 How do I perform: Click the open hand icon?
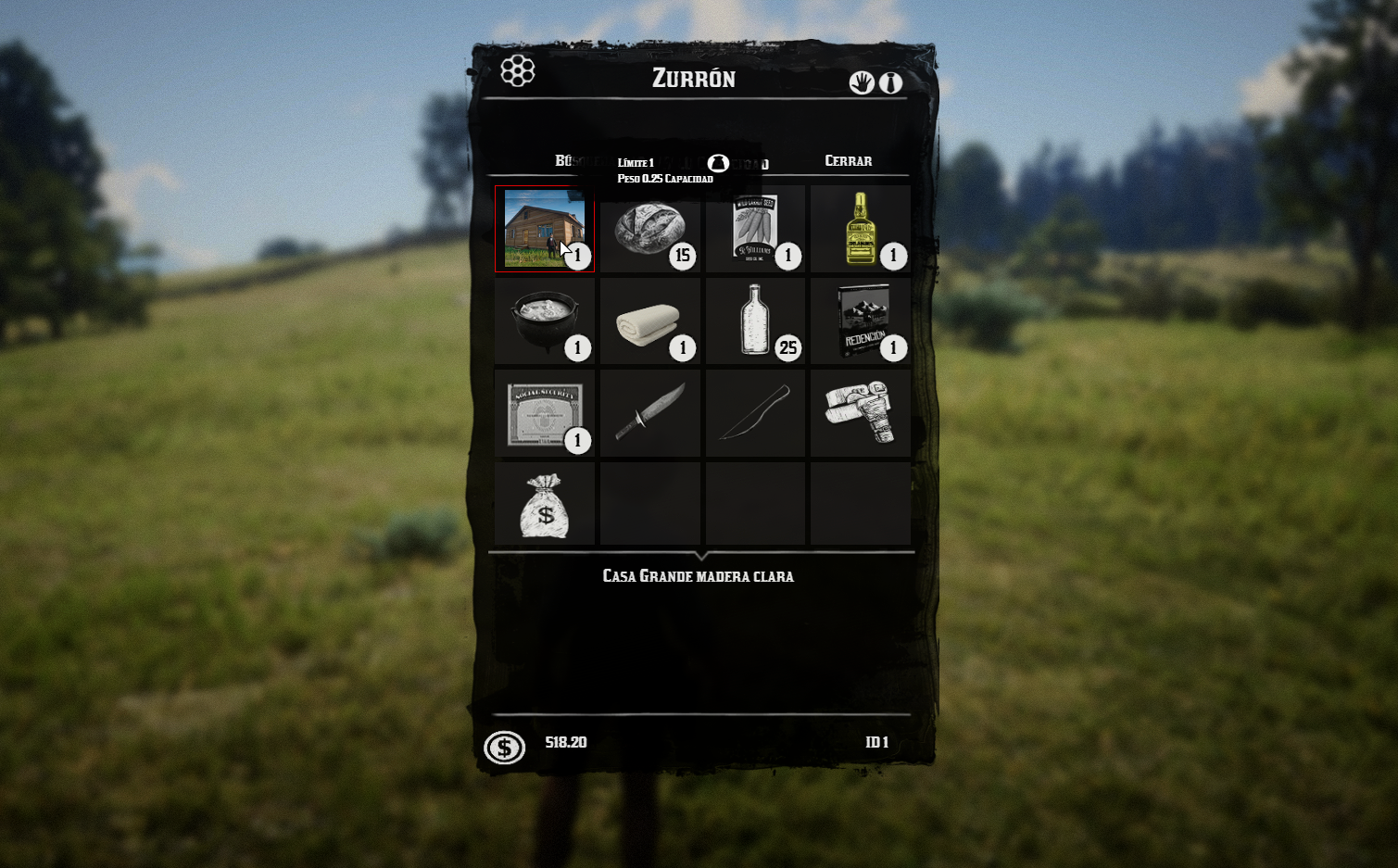coord(862,82)
